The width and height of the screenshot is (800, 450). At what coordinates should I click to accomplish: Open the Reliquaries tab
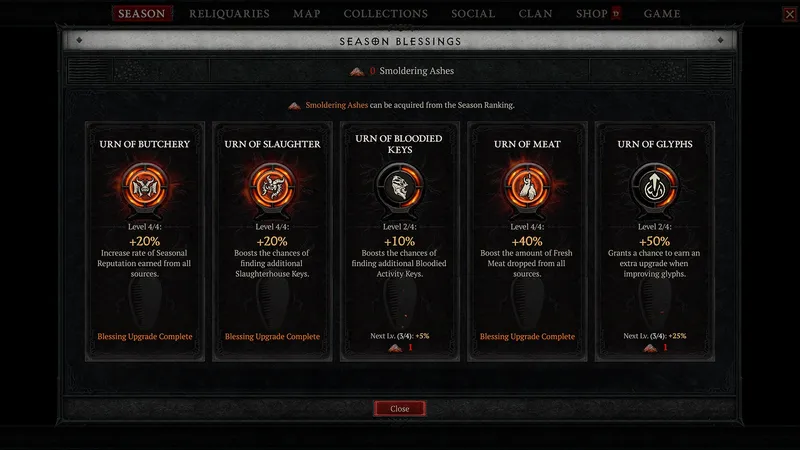[x=229, y=14]
